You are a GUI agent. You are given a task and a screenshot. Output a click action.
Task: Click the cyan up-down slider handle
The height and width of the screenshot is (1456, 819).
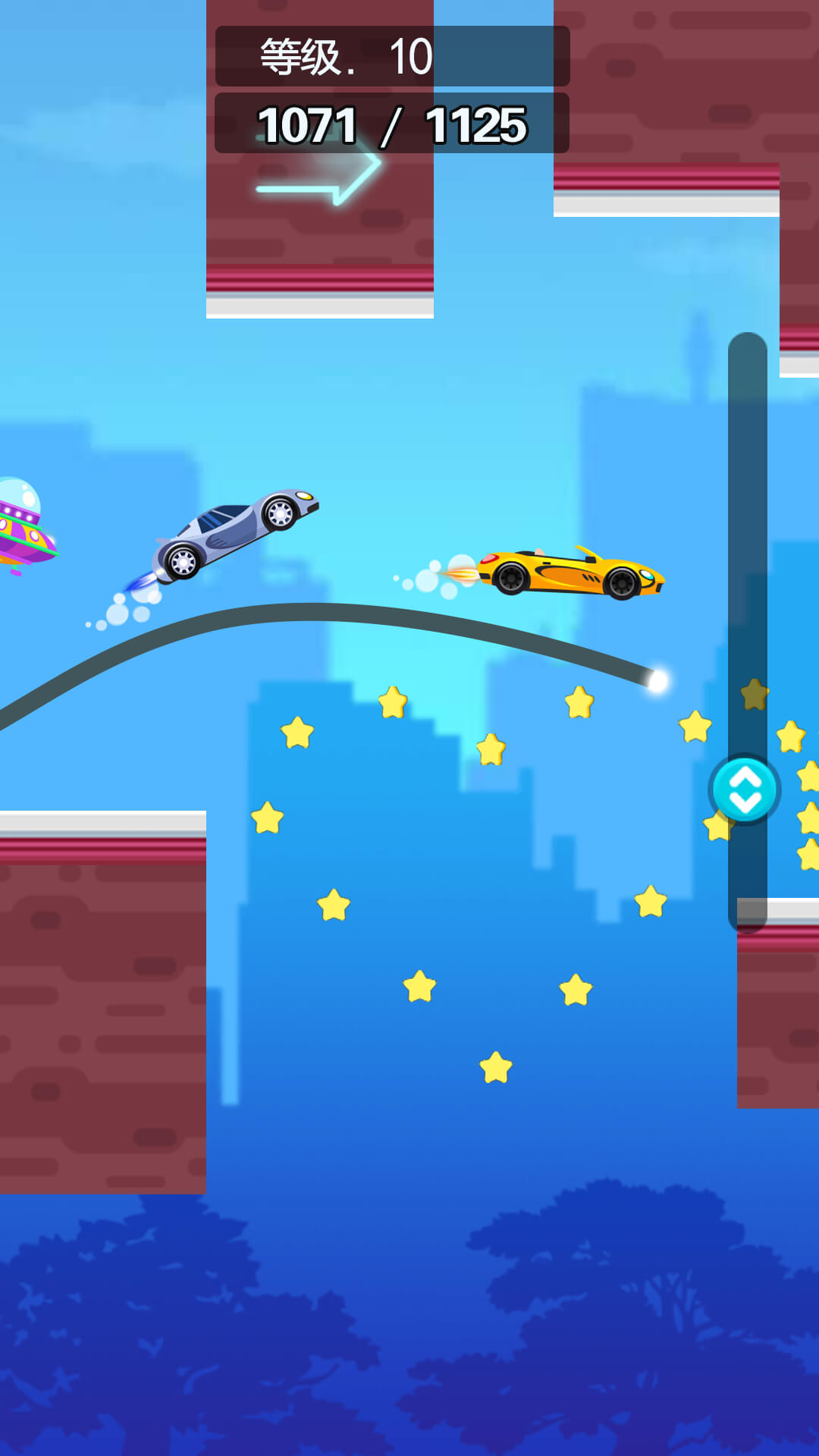click(745, 789)
